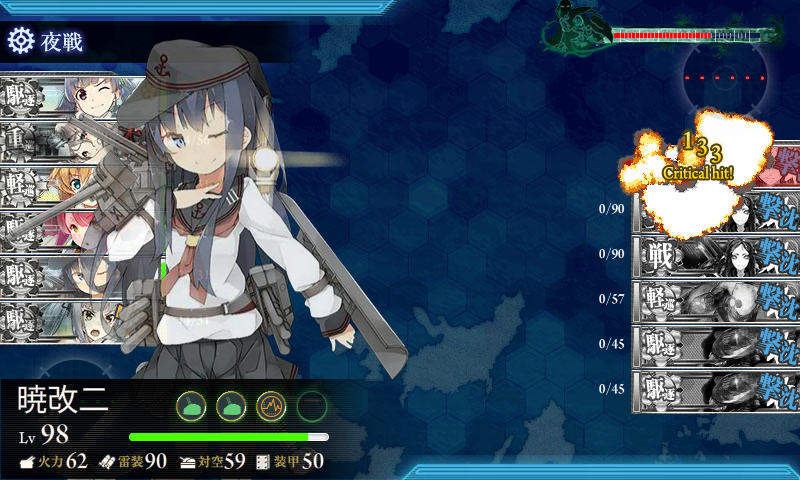Click the orange radar equipment icon
This screenshot has height=480, width=800.
coord(271,405)
